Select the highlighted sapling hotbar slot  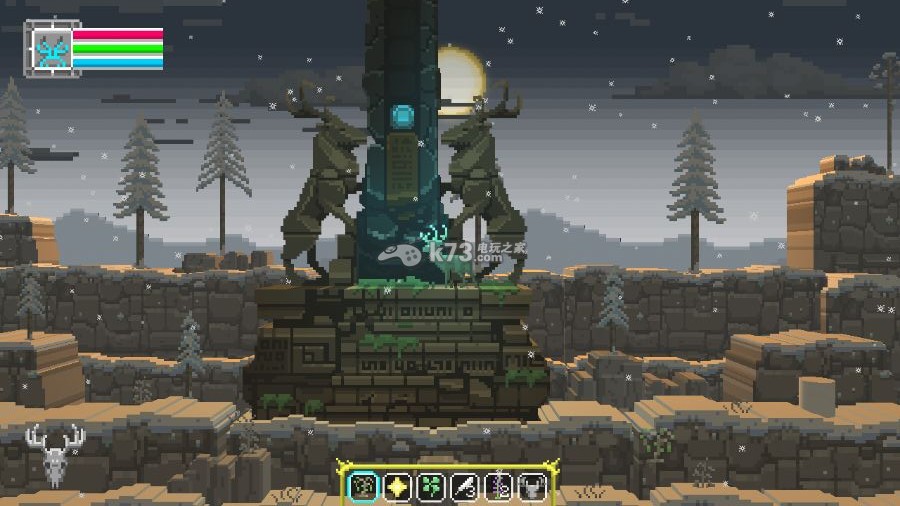coord(363,487)
